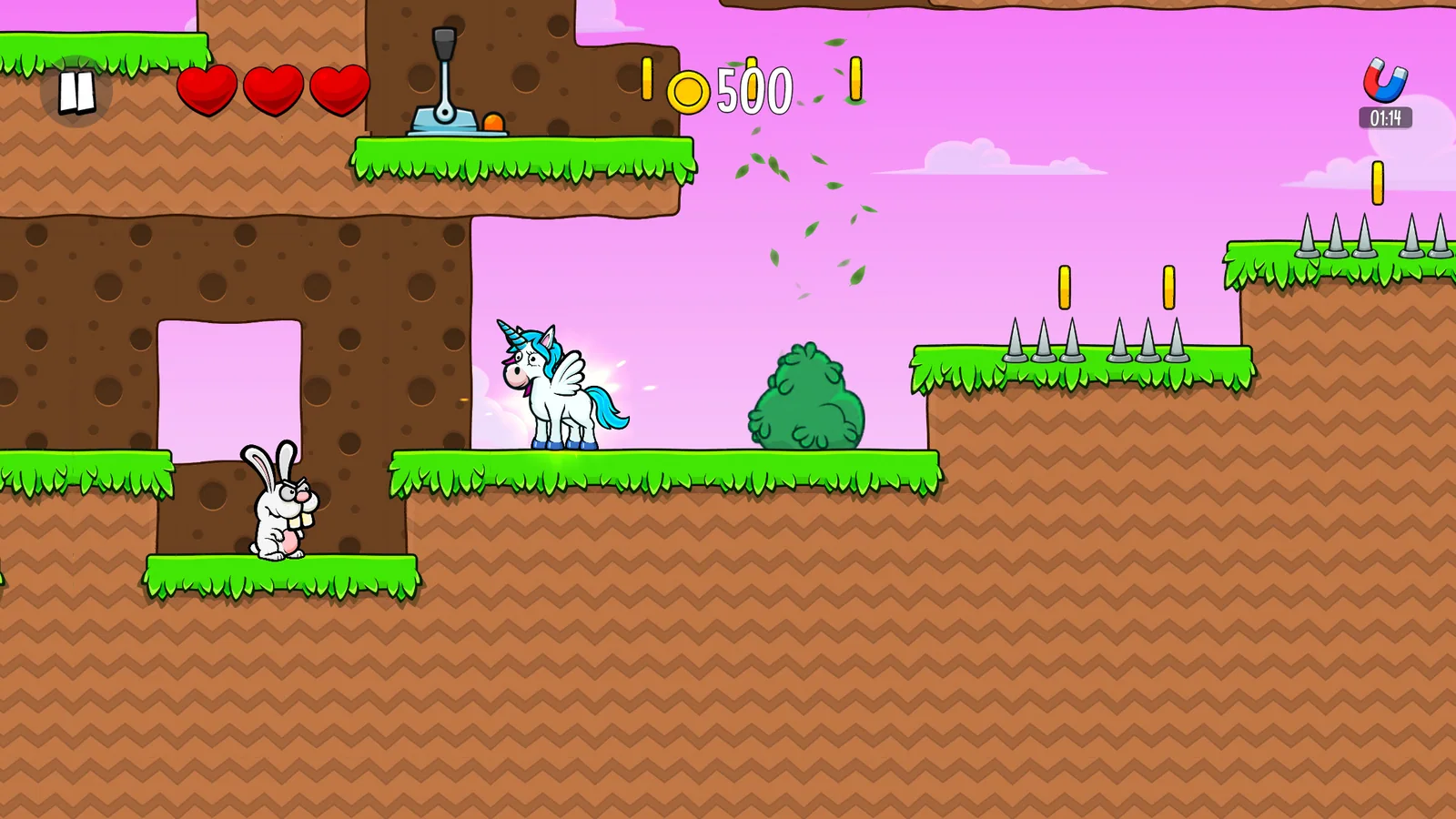
Task: Click the unicorn character
Action: (560, 387)
